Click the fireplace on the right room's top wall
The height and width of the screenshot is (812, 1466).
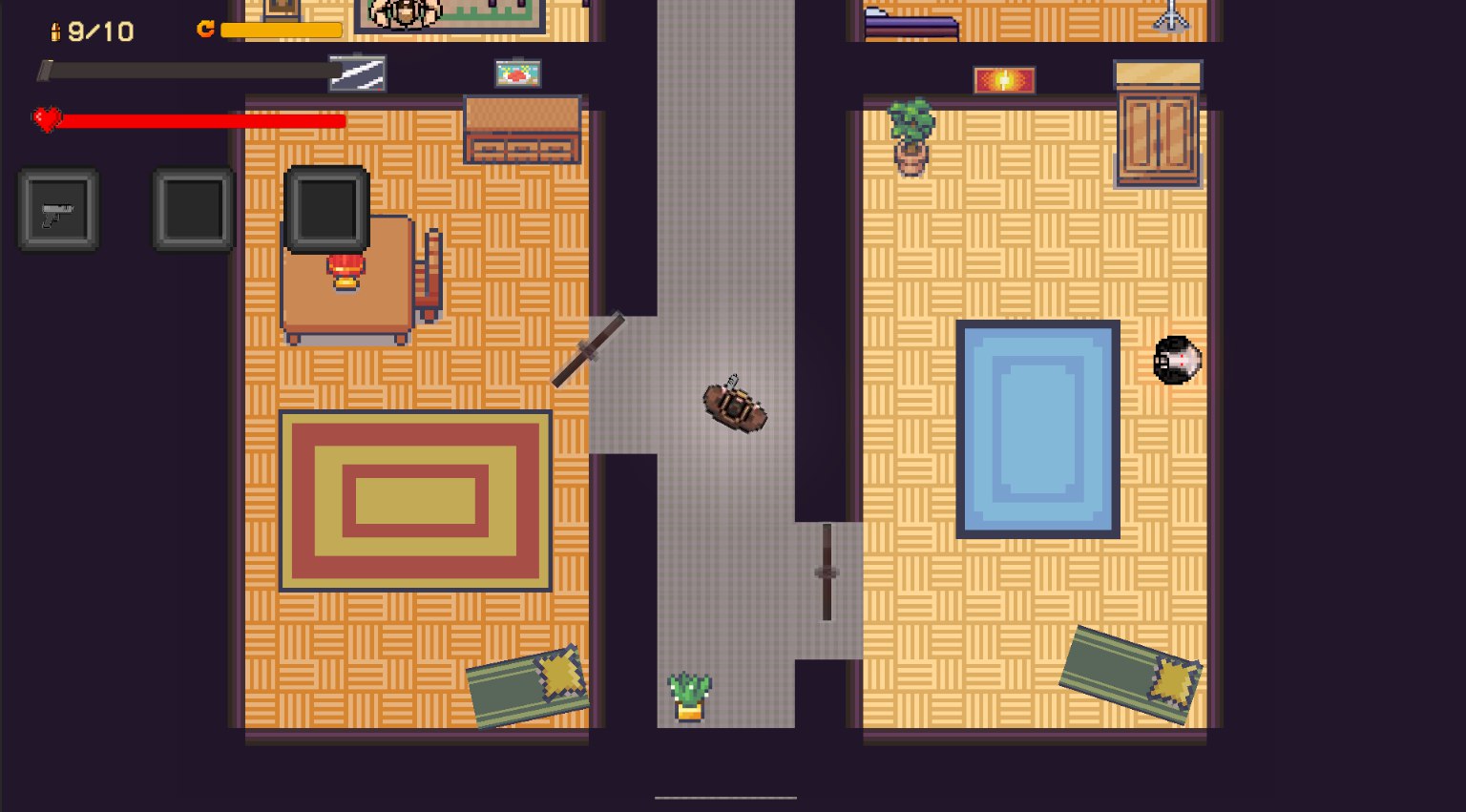click(x=1002, y=80)
